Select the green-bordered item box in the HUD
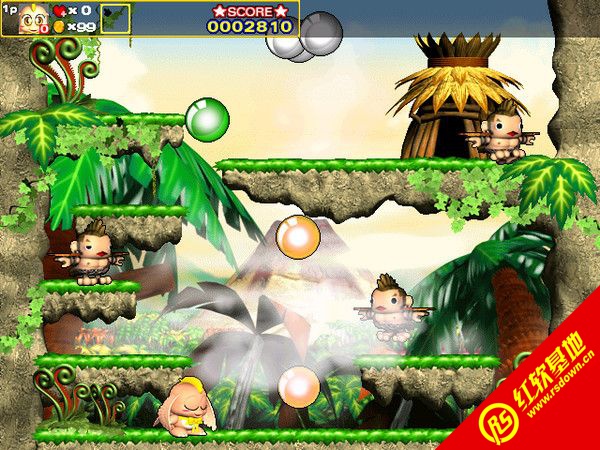The height and width of the screenshot is (450, 600). pos(115,18)
